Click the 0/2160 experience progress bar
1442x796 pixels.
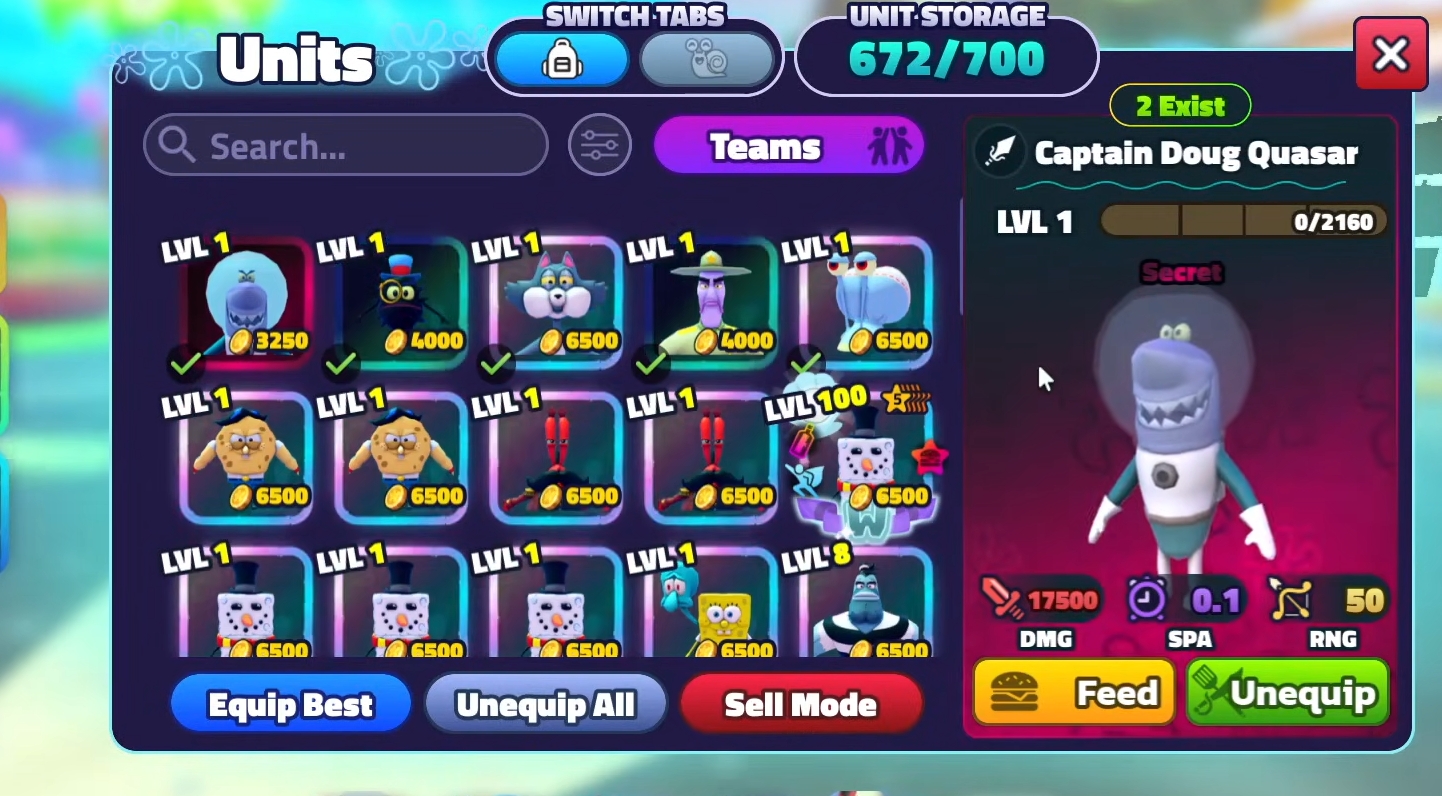click(x=1242, y=221)
